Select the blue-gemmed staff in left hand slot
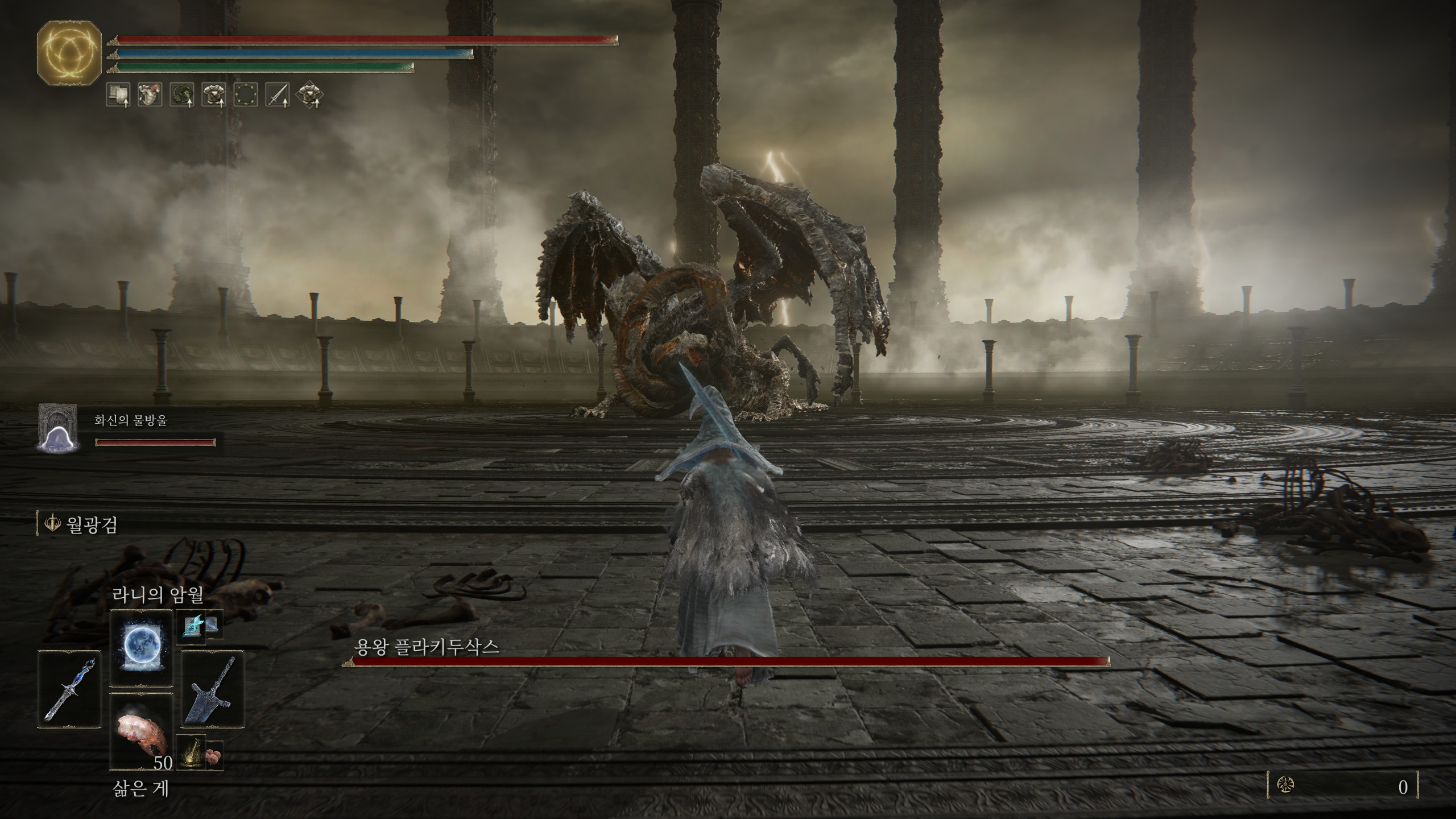This screenshot has width=1456, height=819. [69, 689]
